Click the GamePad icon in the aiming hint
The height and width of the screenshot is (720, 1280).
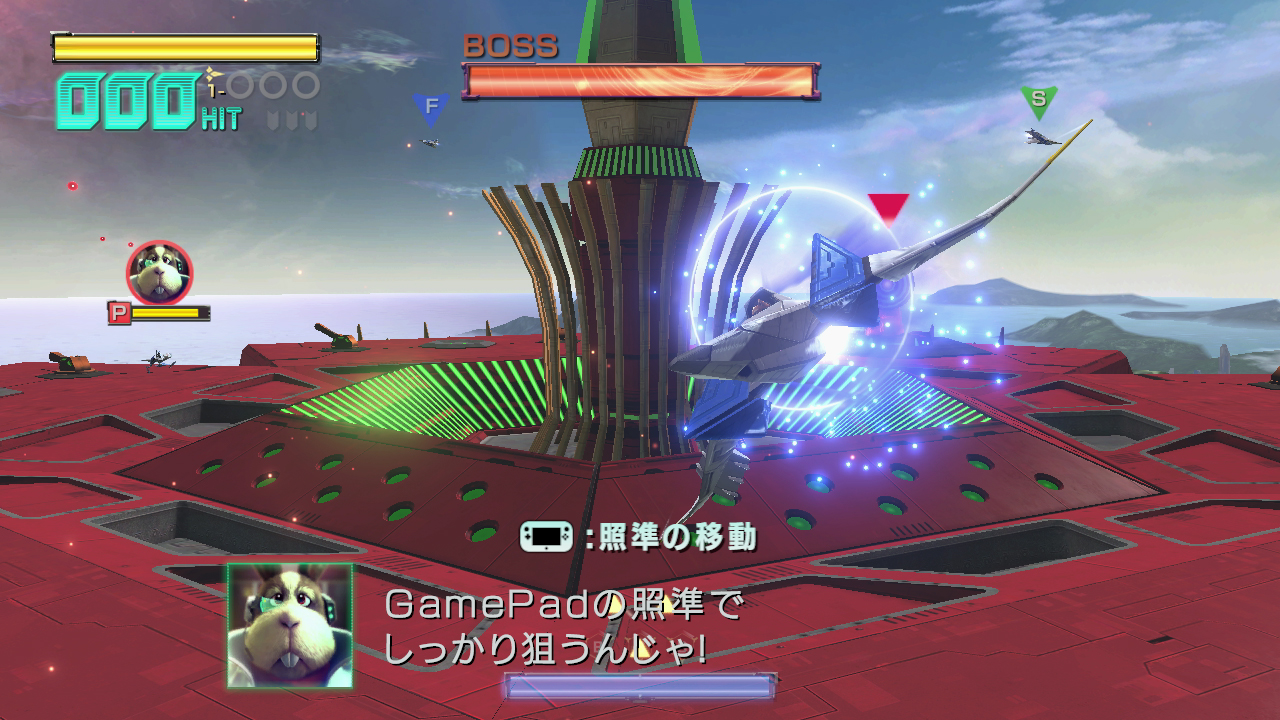pos(546,534)
